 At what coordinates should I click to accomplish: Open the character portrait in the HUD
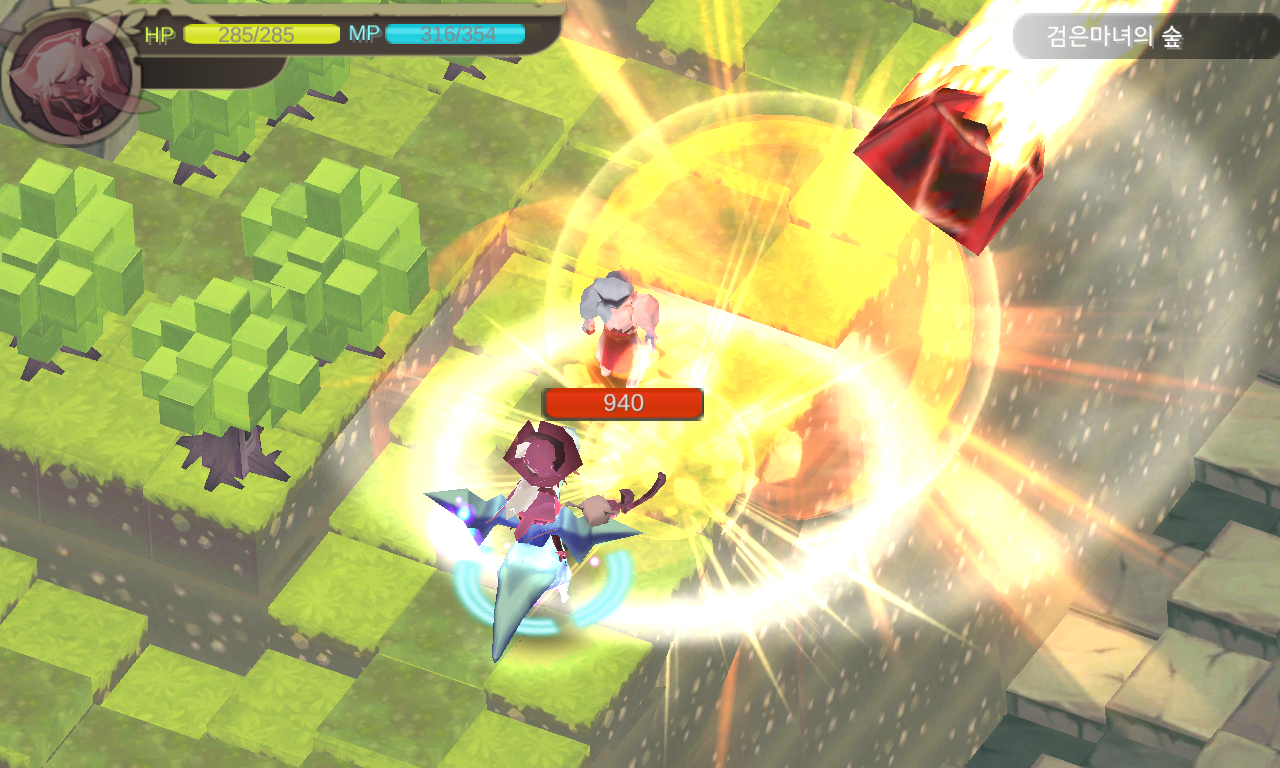coord(71,77)
